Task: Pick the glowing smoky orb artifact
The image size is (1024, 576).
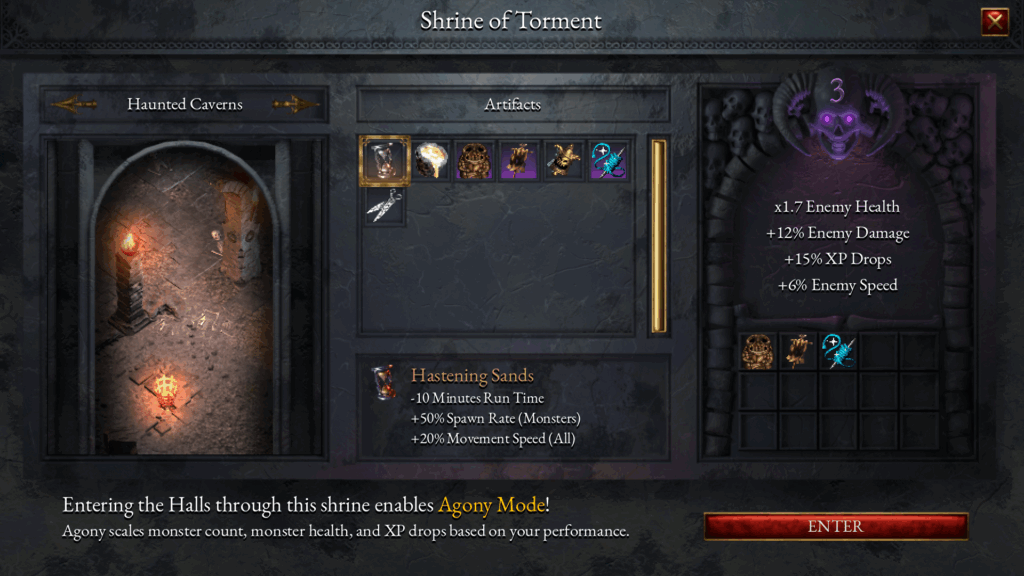Action: [x=430, y=161]
